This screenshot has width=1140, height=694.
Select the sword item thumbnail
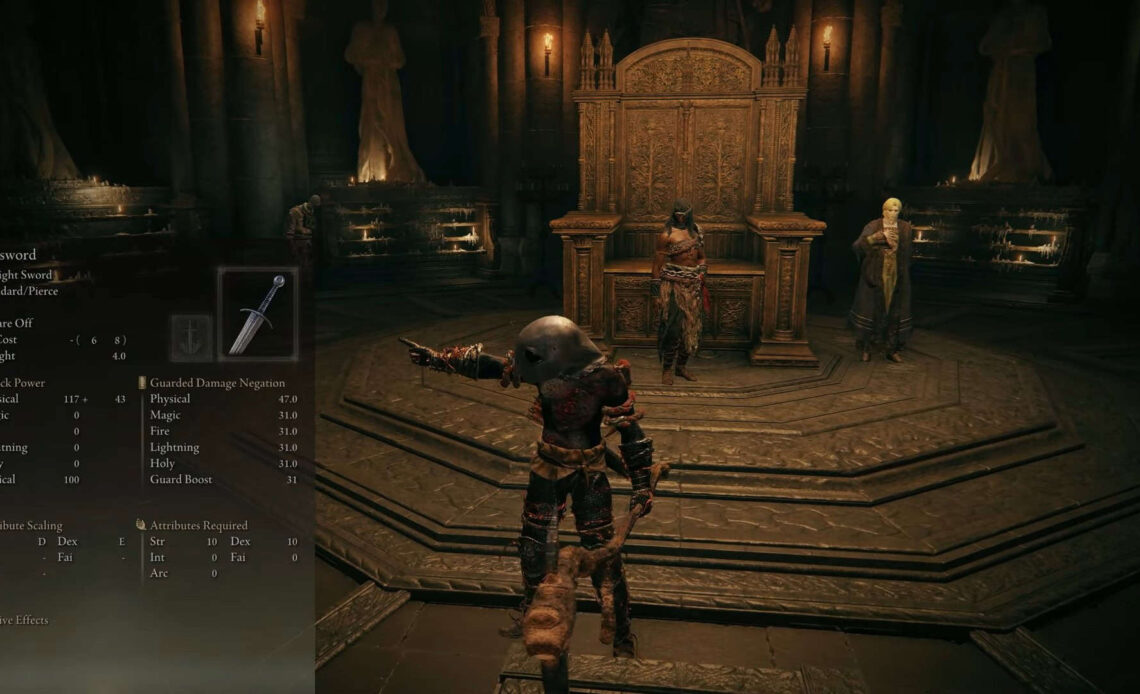pos(257,314)
